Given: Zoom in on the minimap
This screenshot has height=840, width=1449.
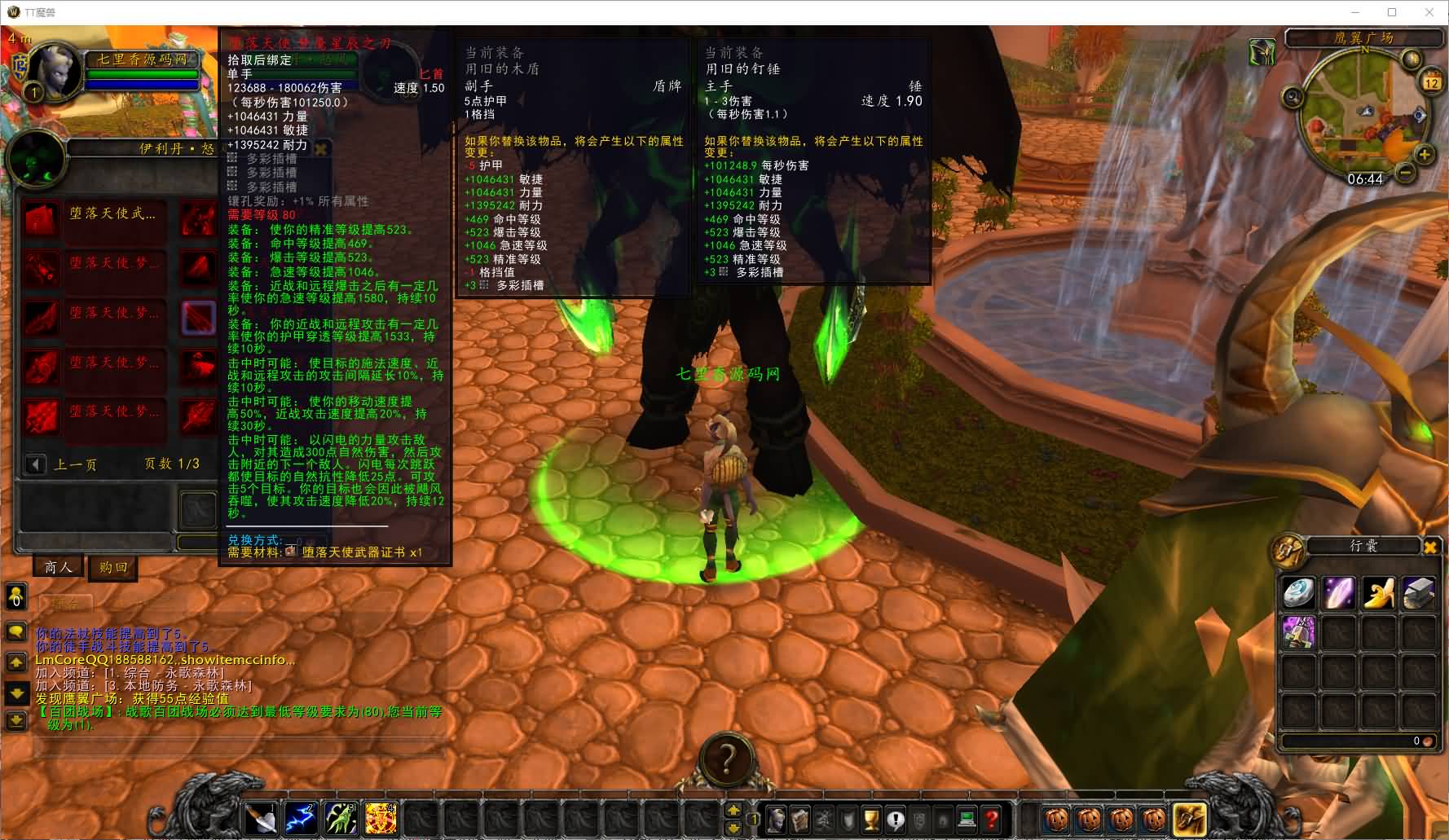Looking at the screenshot, I should [x=1424, y=155].
